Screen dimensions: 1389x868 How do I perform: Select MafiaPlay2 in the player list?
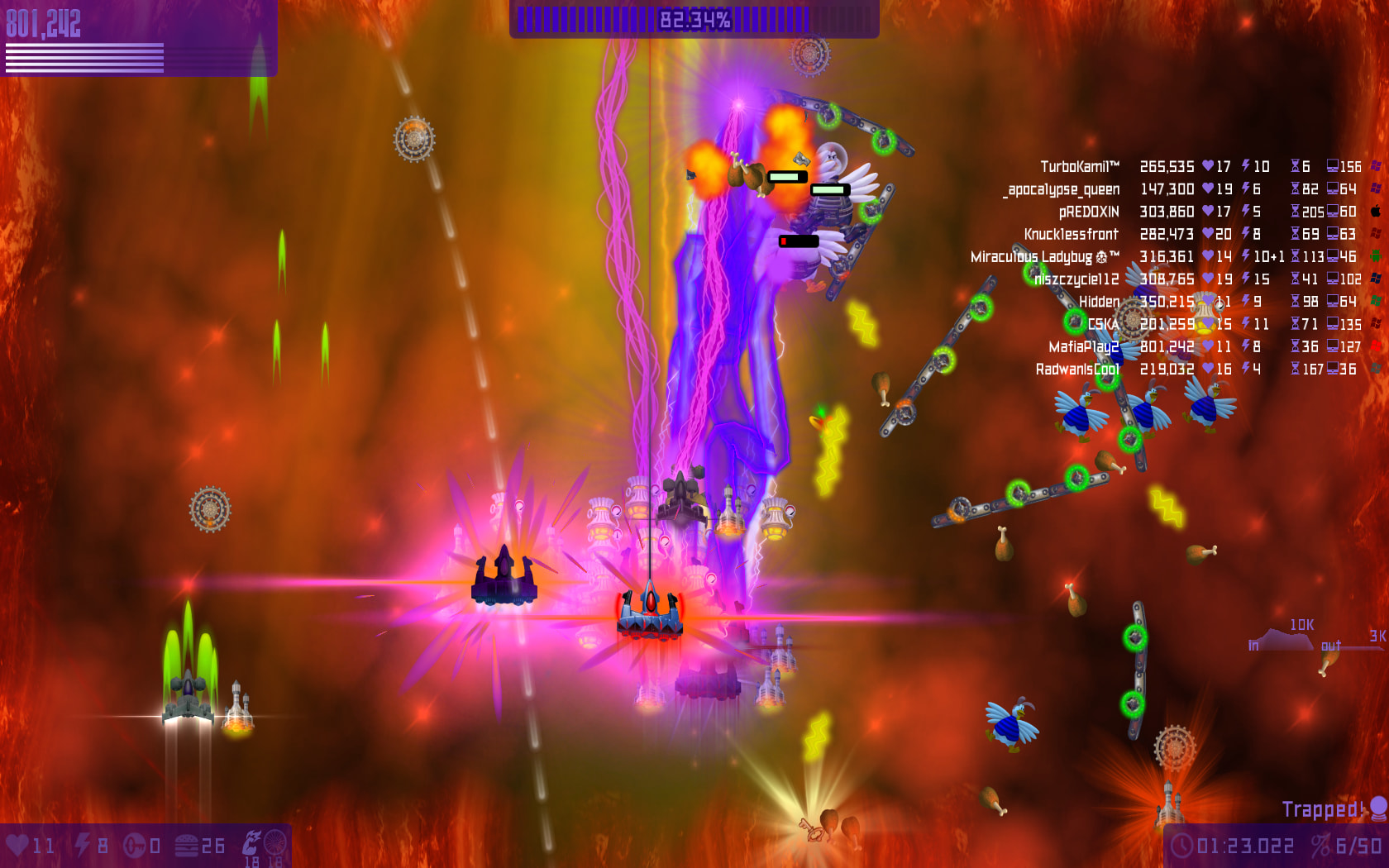[1083, 347]
